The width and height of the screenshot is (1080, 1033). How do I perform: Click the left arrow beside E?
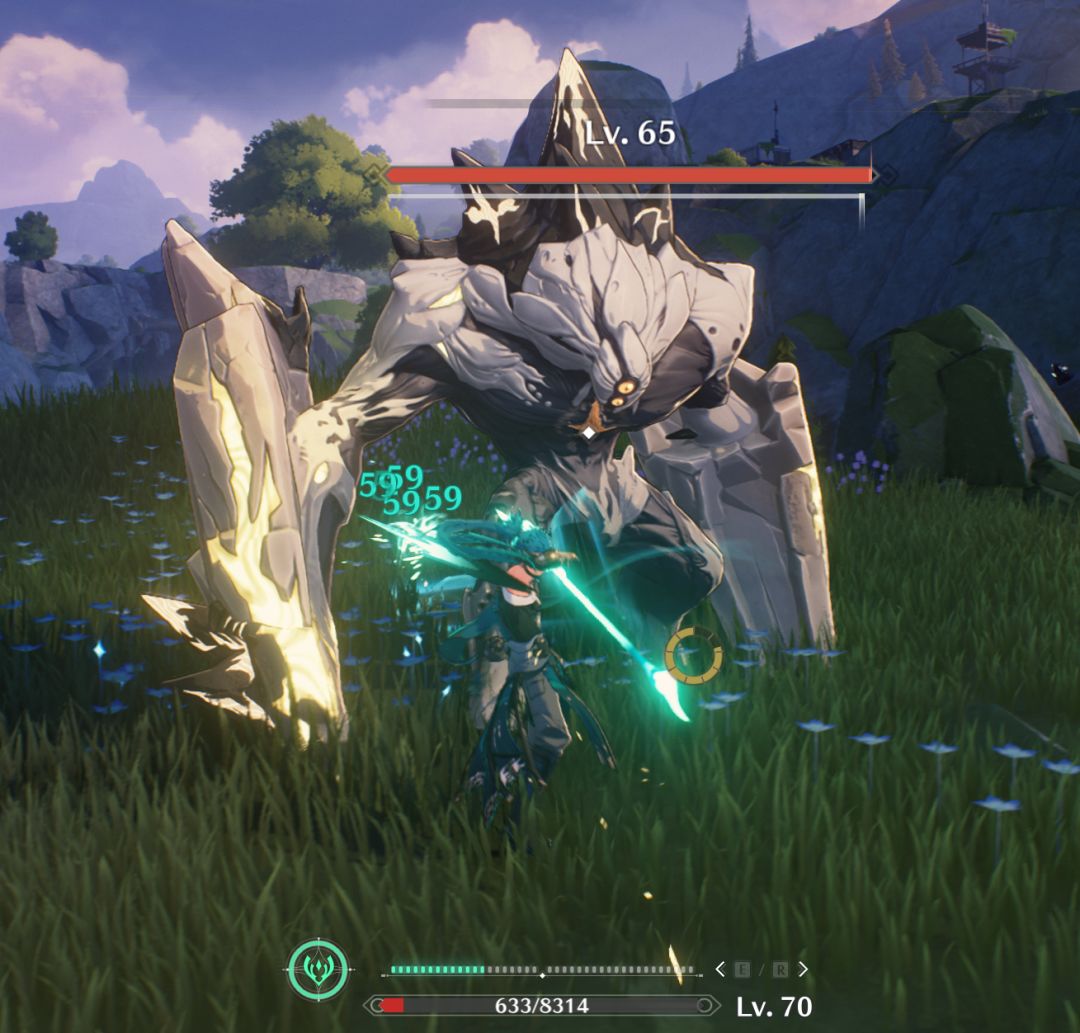click(x=720, y=969)
